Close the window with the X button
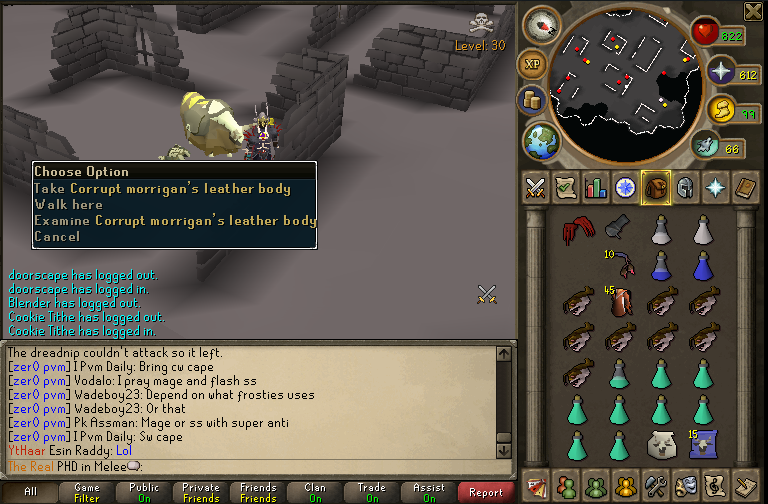Viewport: 768px width, 504px height. 753,12
